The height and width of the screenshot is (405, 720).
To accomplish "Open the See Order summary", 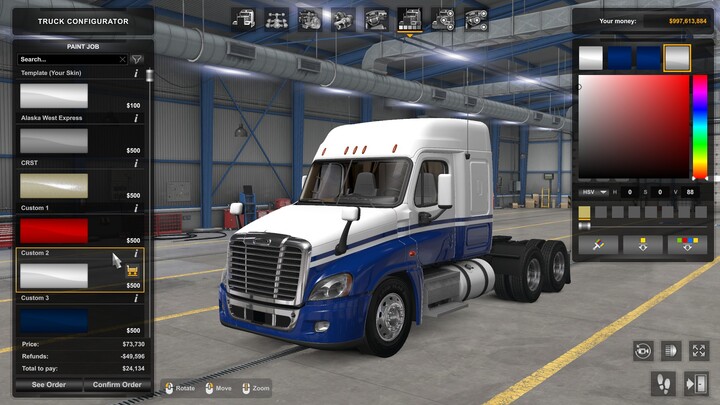I will point(48,385).
